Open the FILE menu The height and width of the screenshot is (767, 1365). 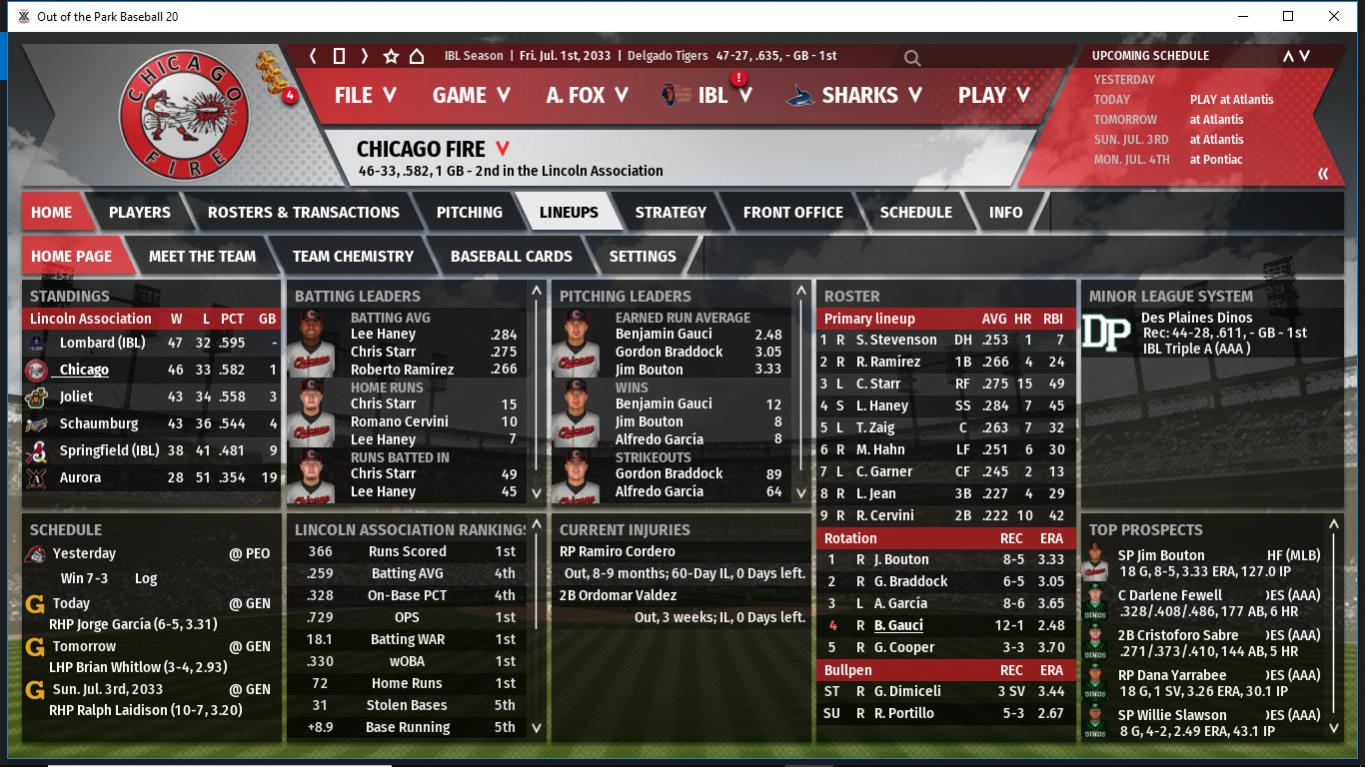(365, 95)
